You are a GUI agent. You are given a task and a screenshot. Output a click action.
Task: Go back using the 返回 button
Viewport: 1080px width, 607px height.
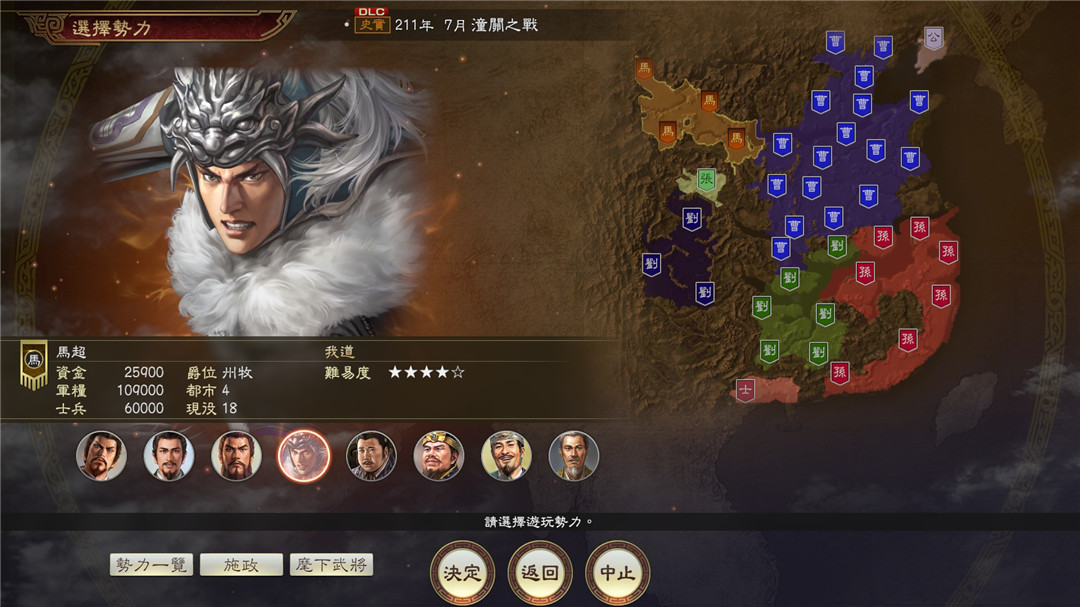540,573
